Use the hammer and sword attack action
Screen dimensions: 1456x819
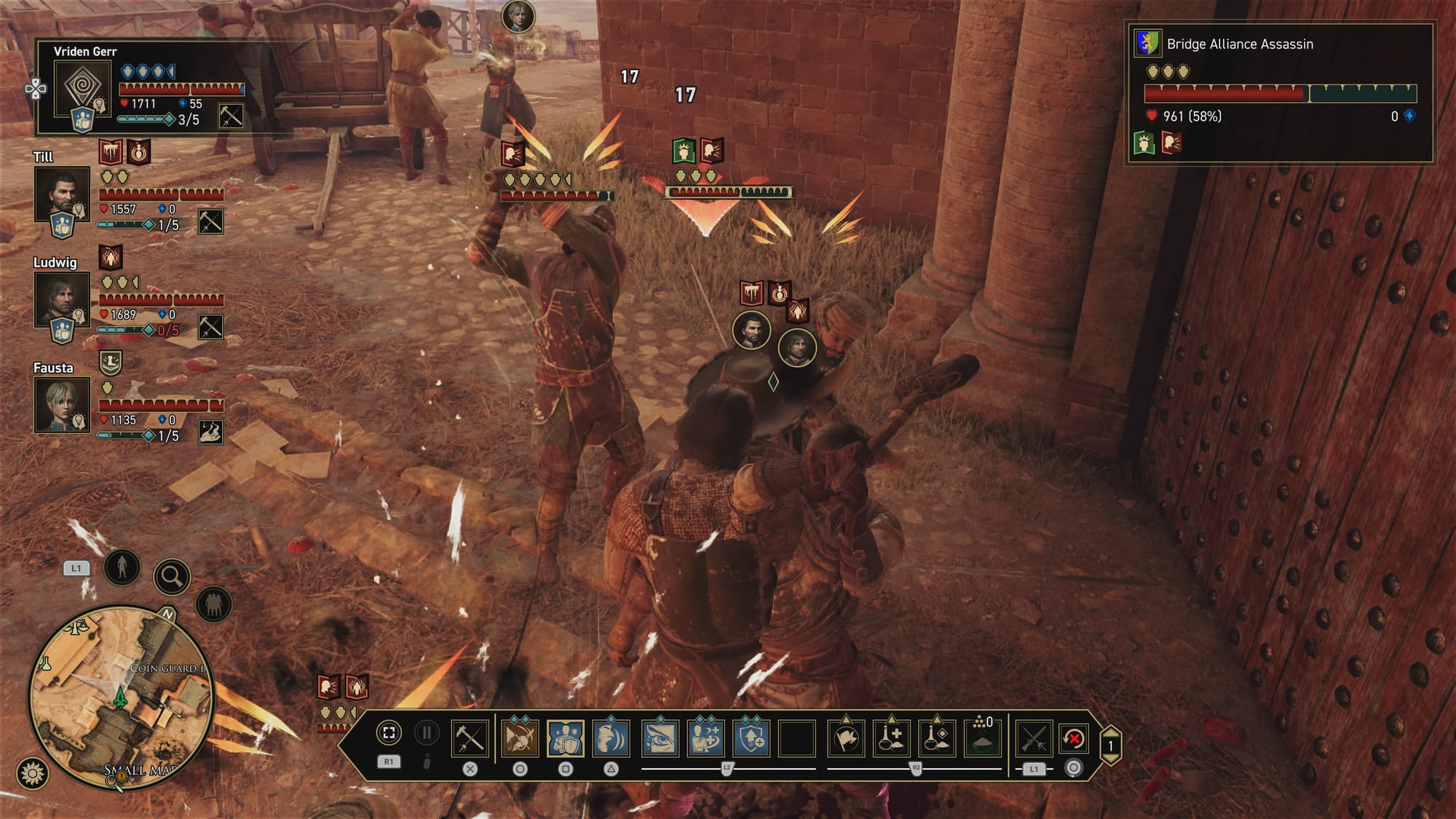coord(470,738)
